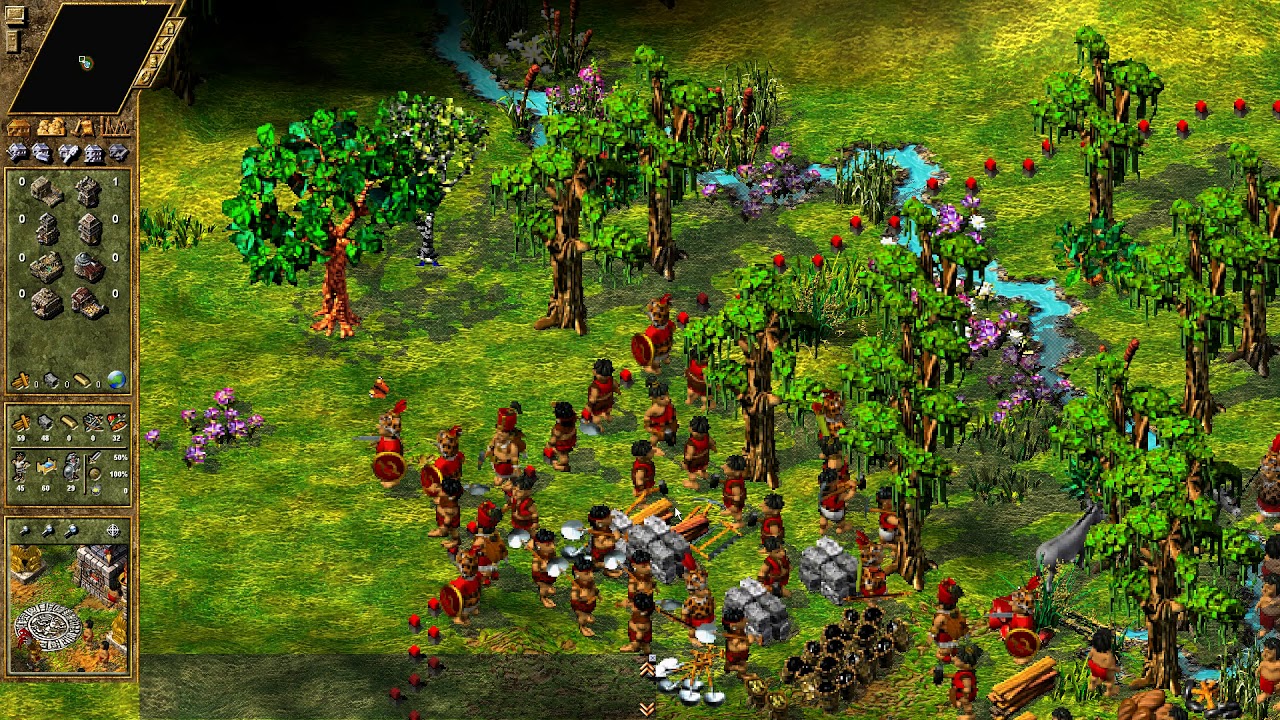Open the goods overview via gold pile icon
This screenshot has height=720, width=1280.
(50, 129)
